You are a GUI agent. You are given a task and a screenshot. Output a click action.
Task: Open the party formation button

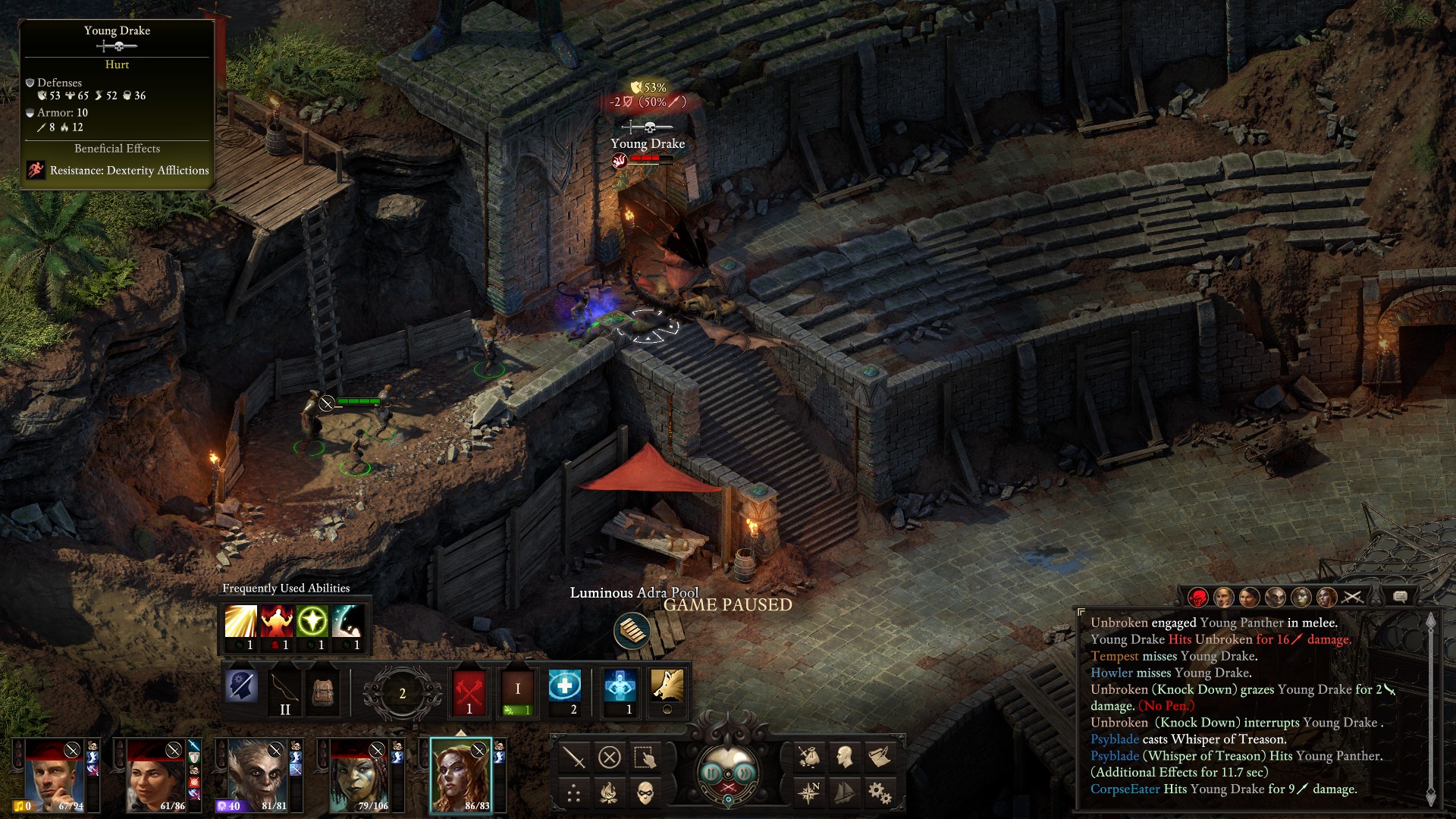(574, 794)
